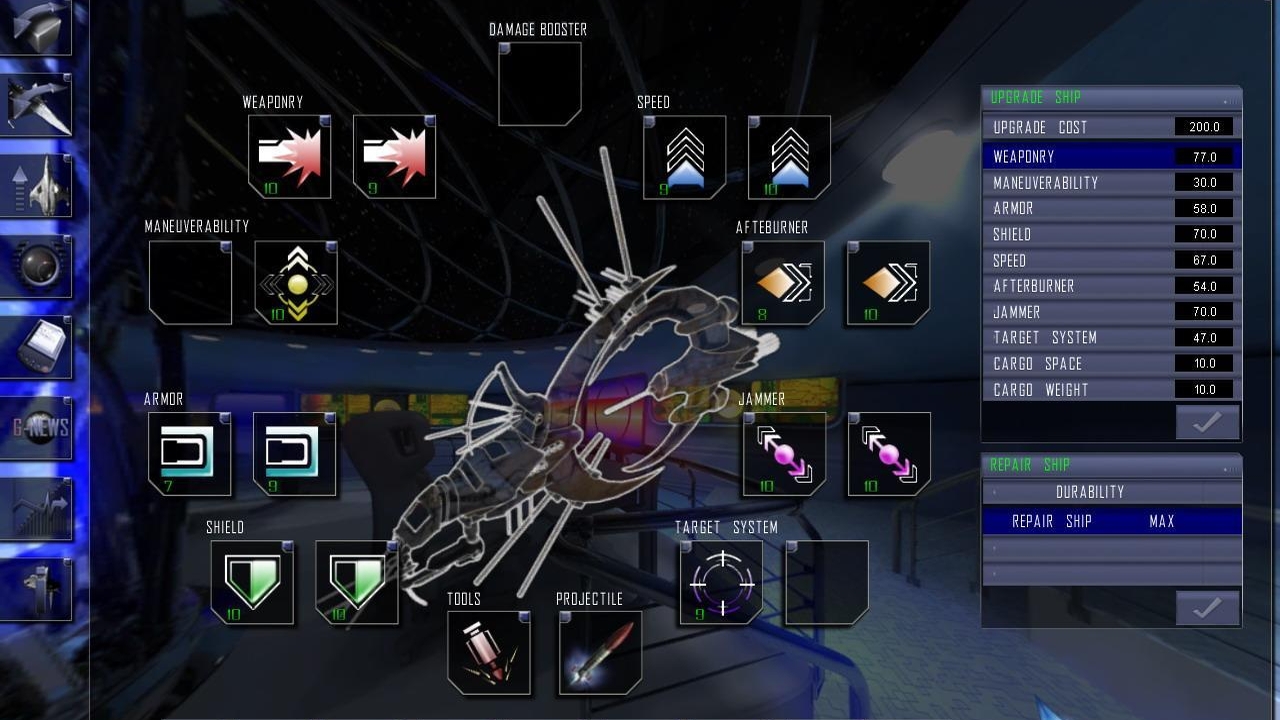This screenshot has height=720, width=1280.
Task: Pick the Shield upgrade entry
Action: point(1110,235)
